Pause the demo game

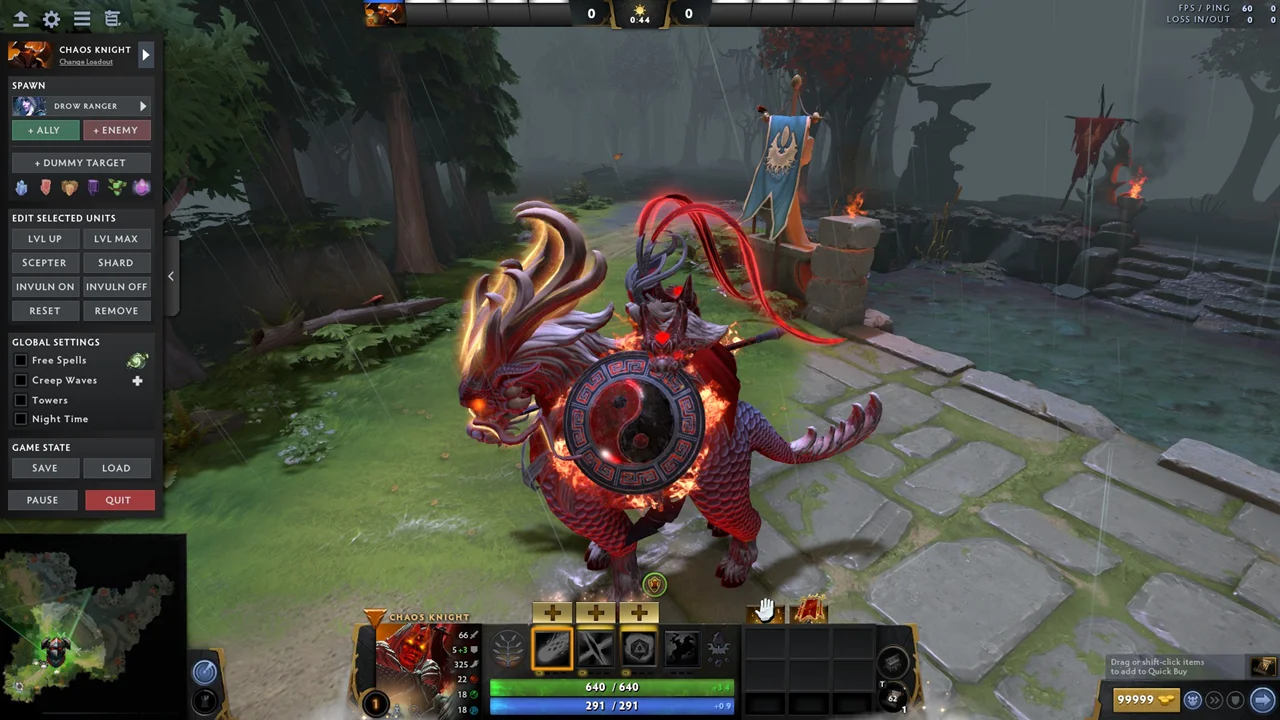tap(42, 500)
